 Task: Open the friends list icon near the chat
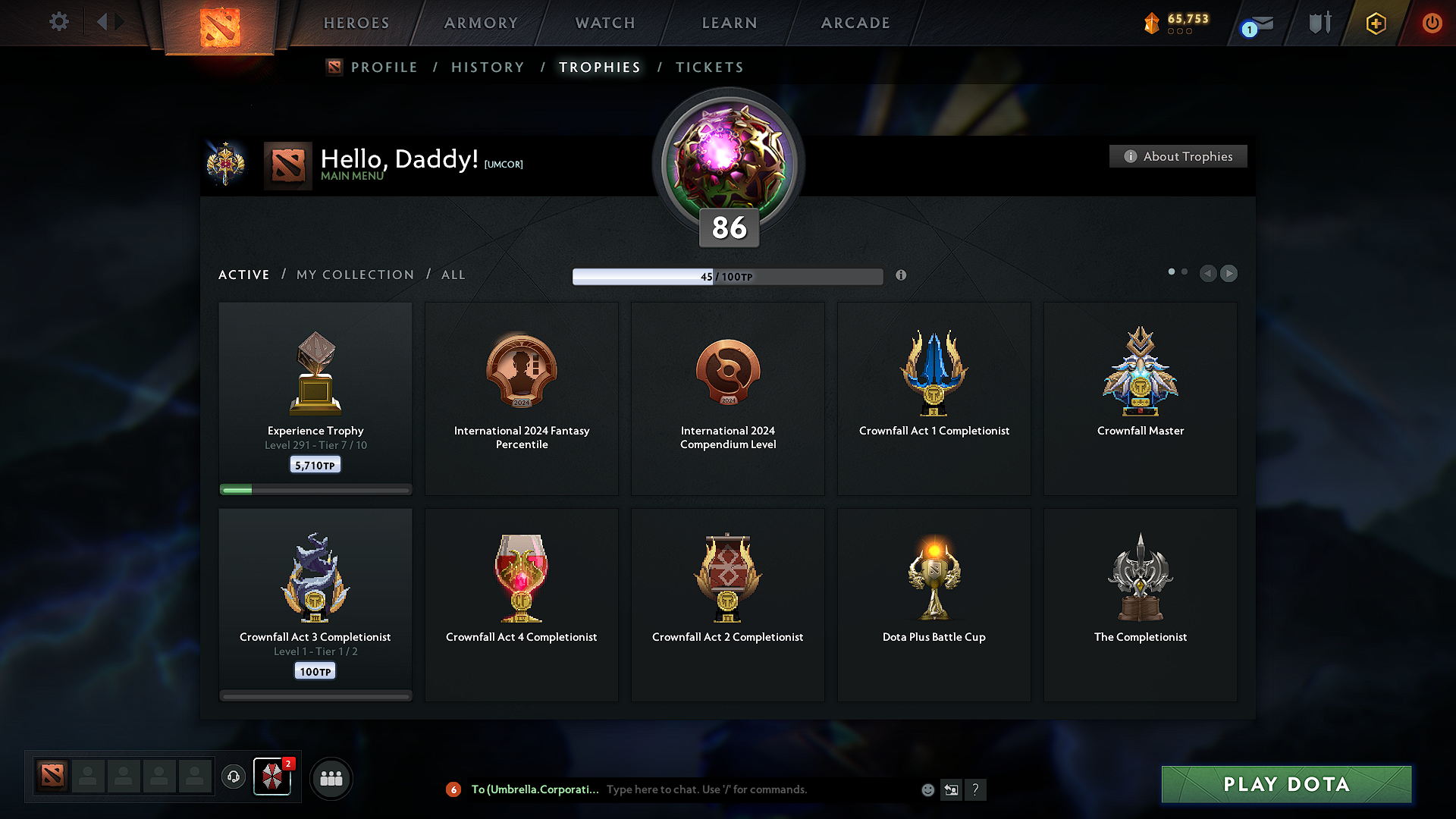[331, 777]
